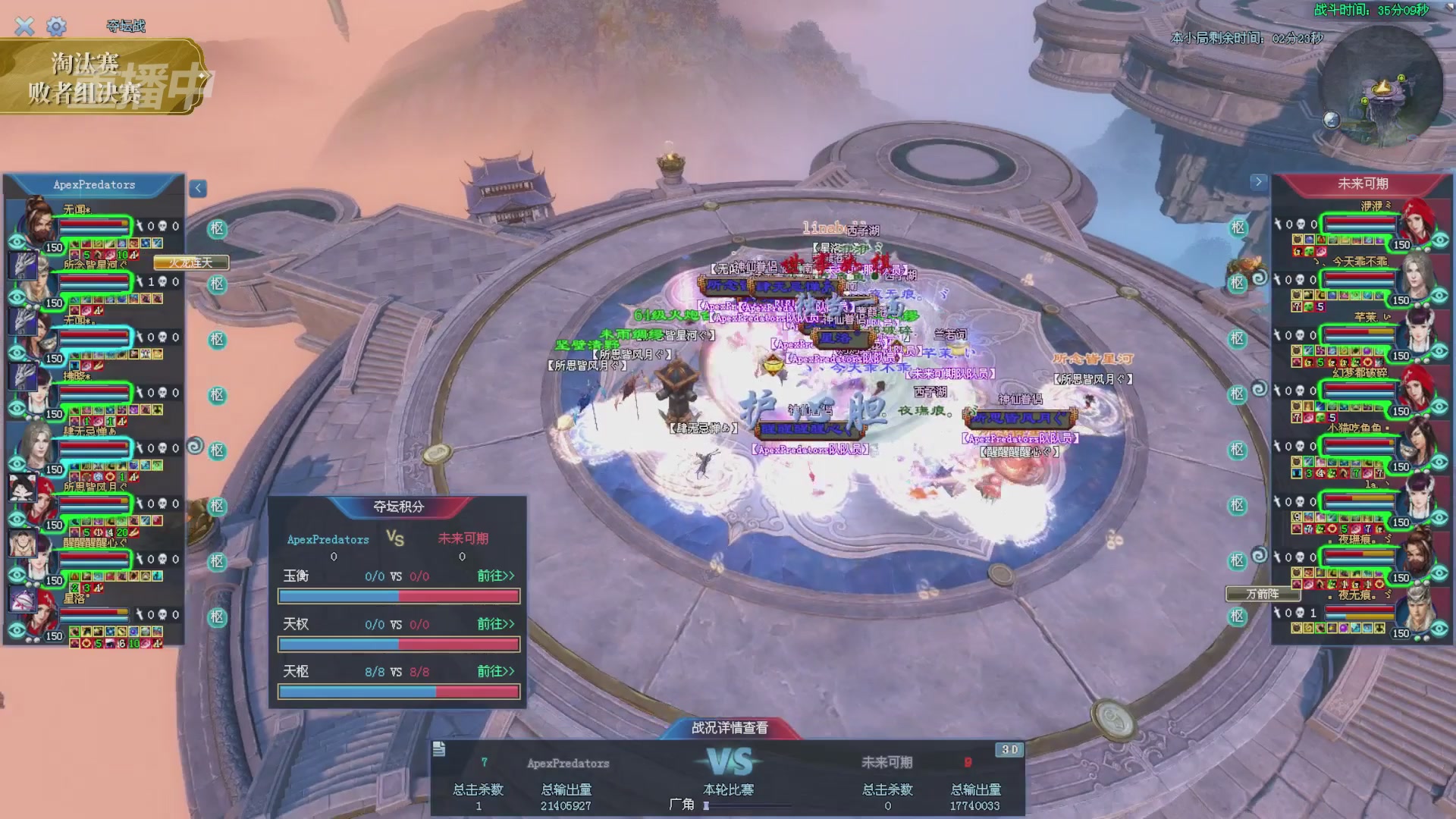The width and height of the screenshot is (1456, 819).
Task: Go to the 天枢 altar via 前往
Action: click(495, 672)
